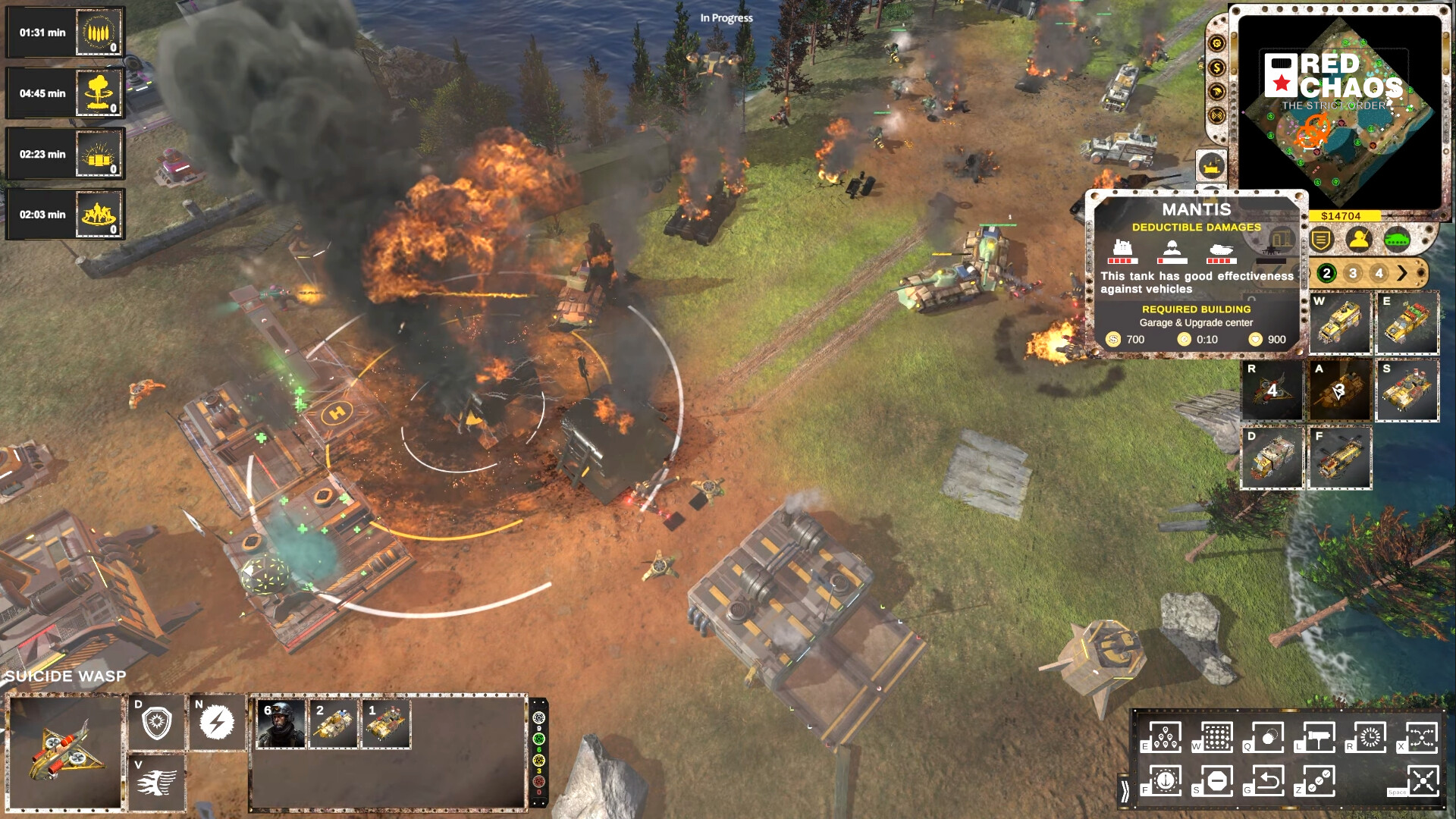Click the waypoint scatter command icon
Image resolution: width=1456 pixels, height=819 pixels.
1165,738
